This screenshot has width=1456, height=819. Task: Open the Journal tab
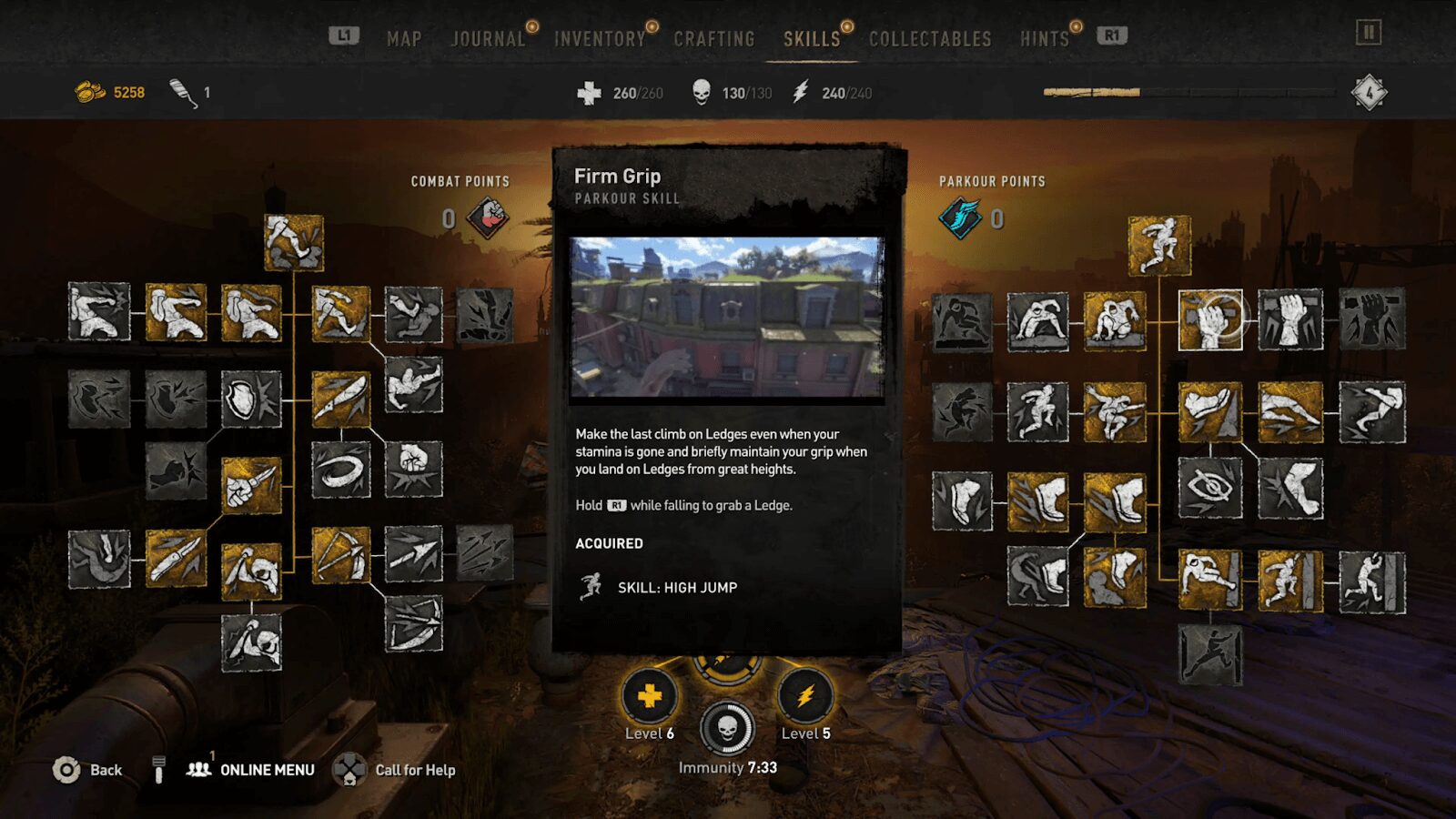pyautogui.click(x=488, y=39)
